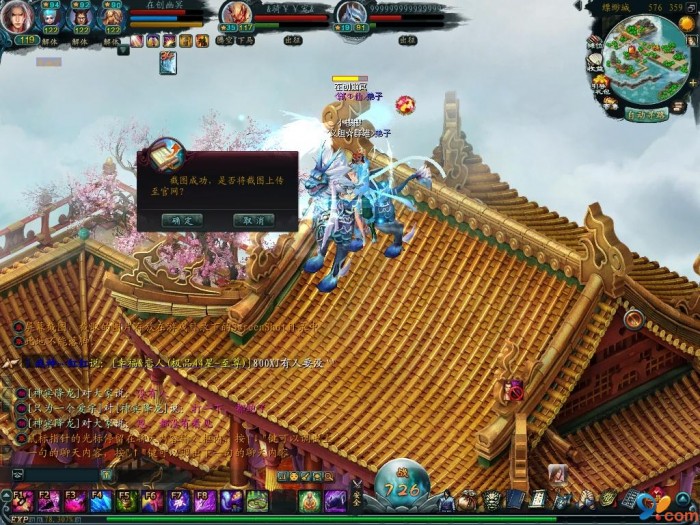
Task: Click the 摊位 stall icon by the minimap
Action: (594, 42)
